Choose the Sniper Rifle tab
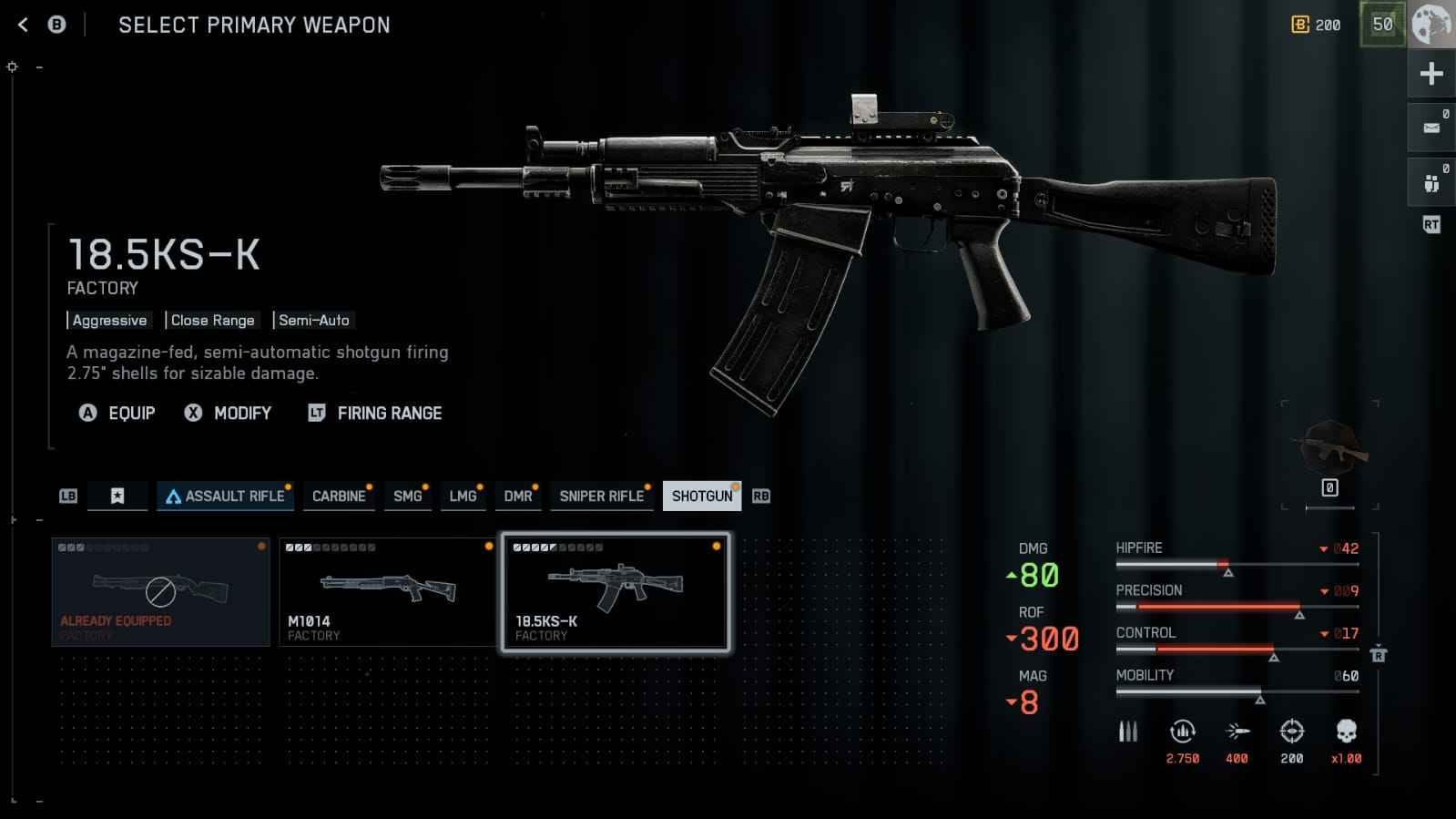Image resolution: width=1456 pixels, height=819 pixels. click(602, 496)
